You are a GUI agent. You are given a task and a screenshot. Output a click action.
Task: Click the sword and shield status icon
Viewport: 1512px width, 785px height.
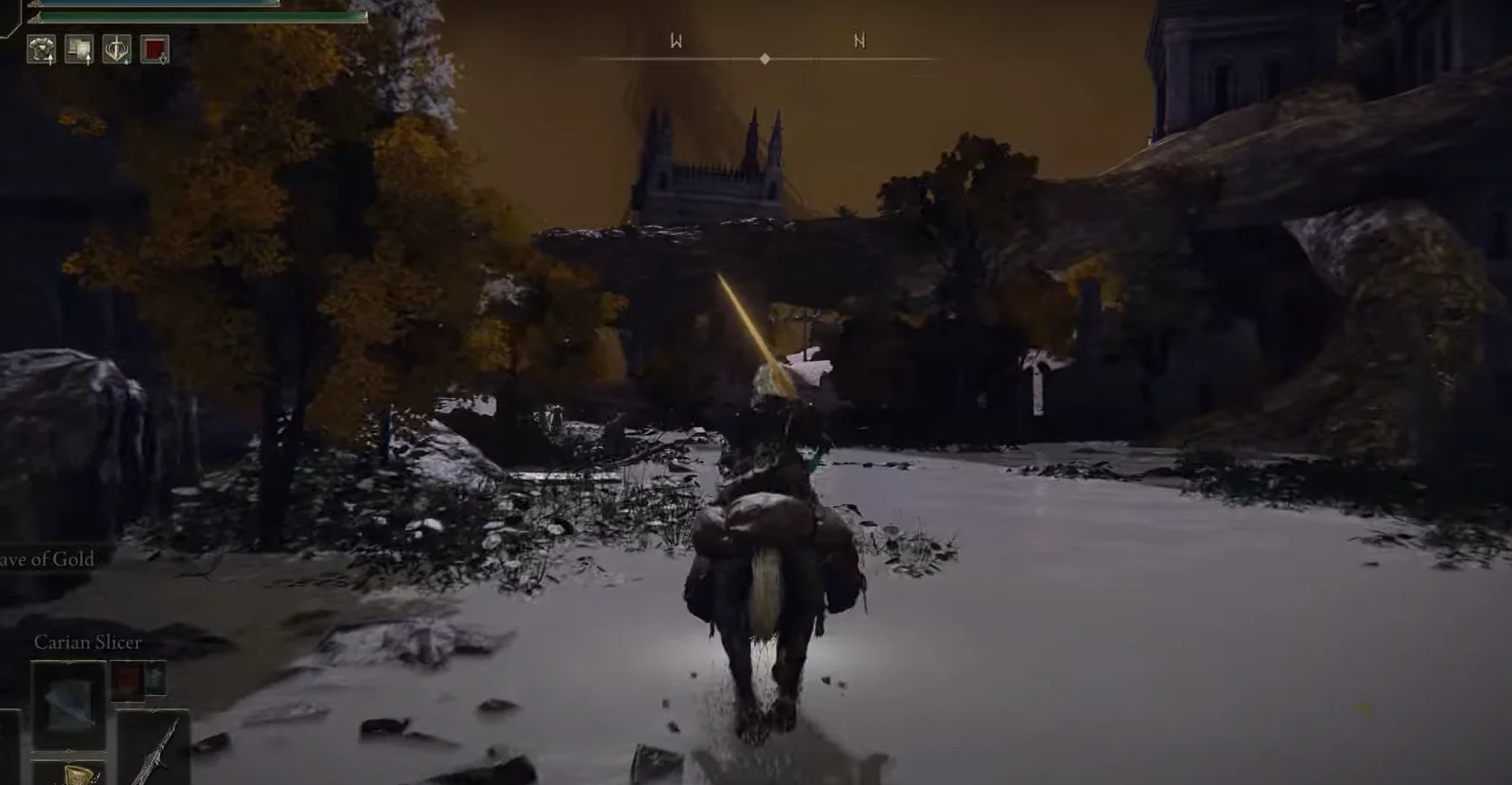click(x=117, y=50)
